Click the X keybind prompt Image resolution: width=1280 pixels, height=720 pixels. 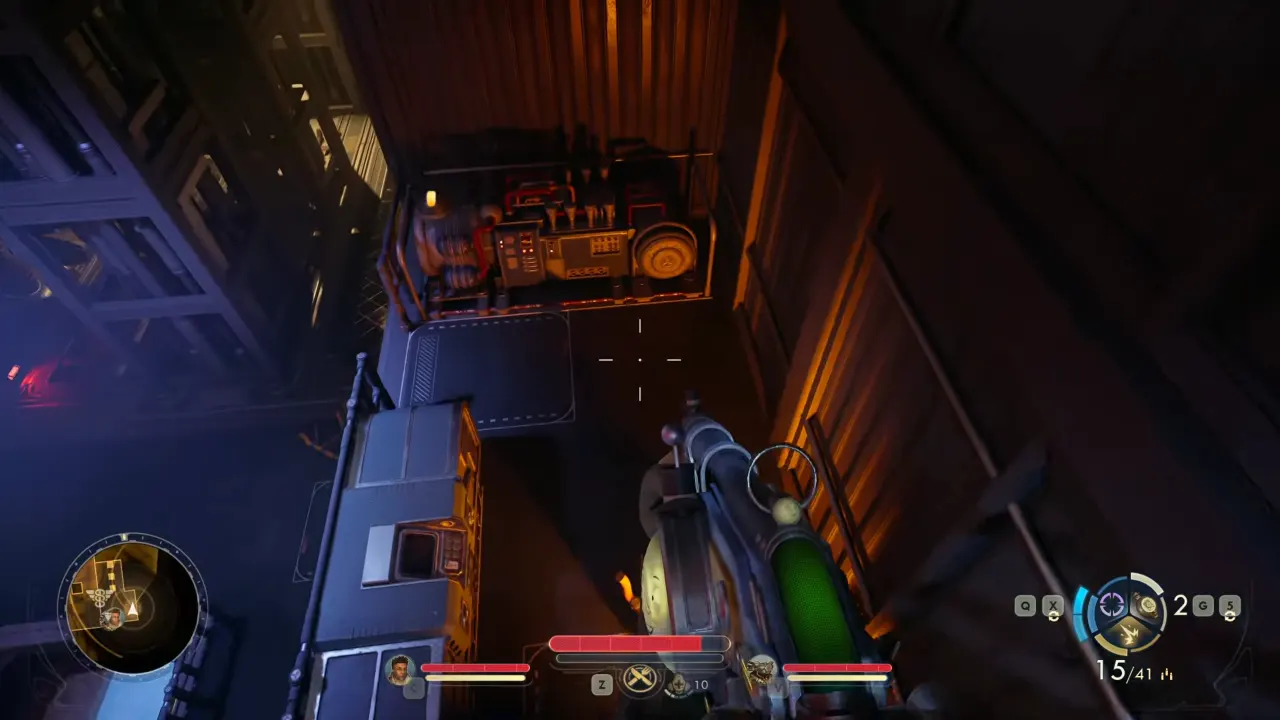pyautogui.click(x=1052, y=605)
